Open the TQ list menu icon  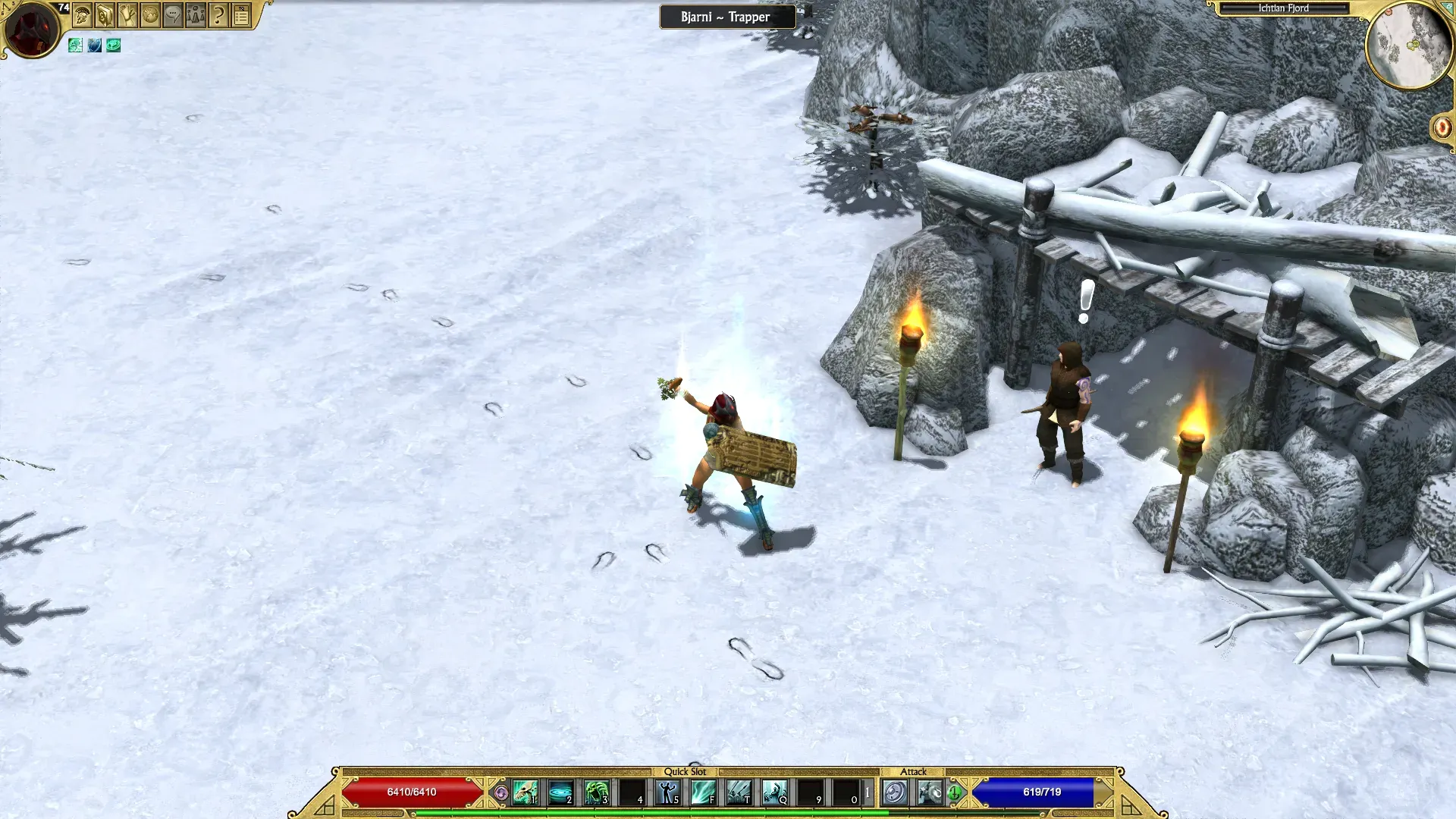pos(241,15)
